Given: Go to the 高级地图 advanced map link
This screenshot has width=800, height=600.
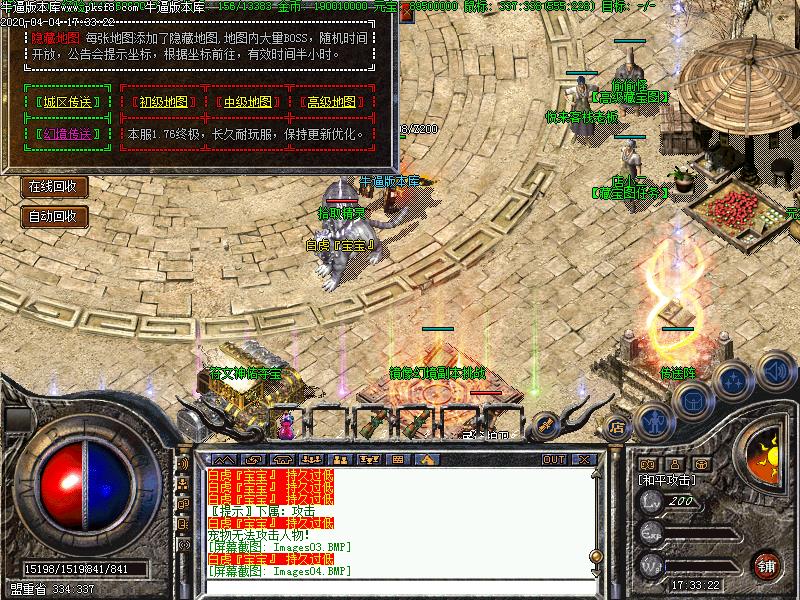Looking at the screenshot, I should [x=331, y=102].
